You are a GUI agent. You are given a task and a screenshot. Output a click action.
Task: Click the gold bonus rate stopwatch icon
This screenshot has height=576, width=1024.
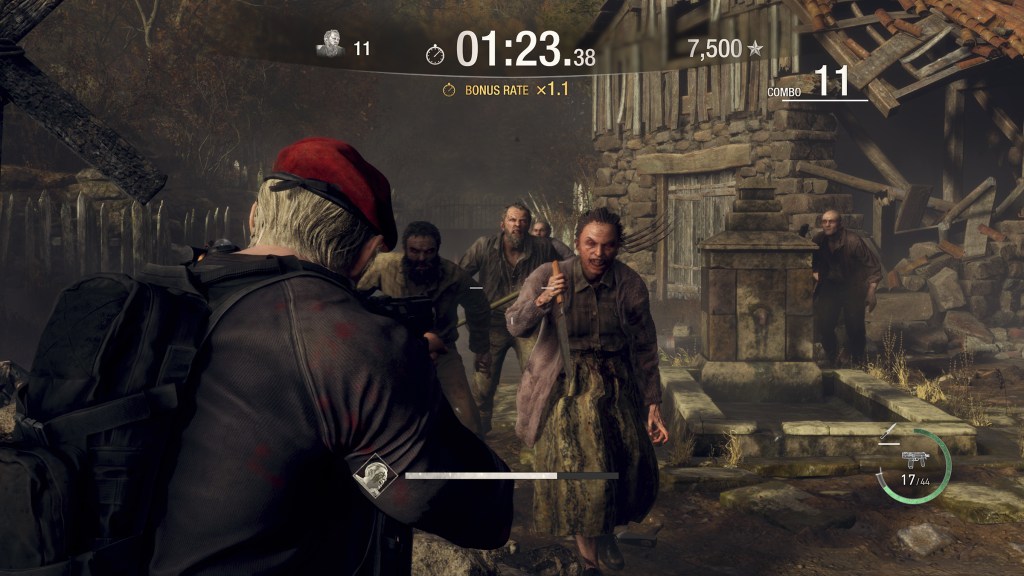(450, 90)
